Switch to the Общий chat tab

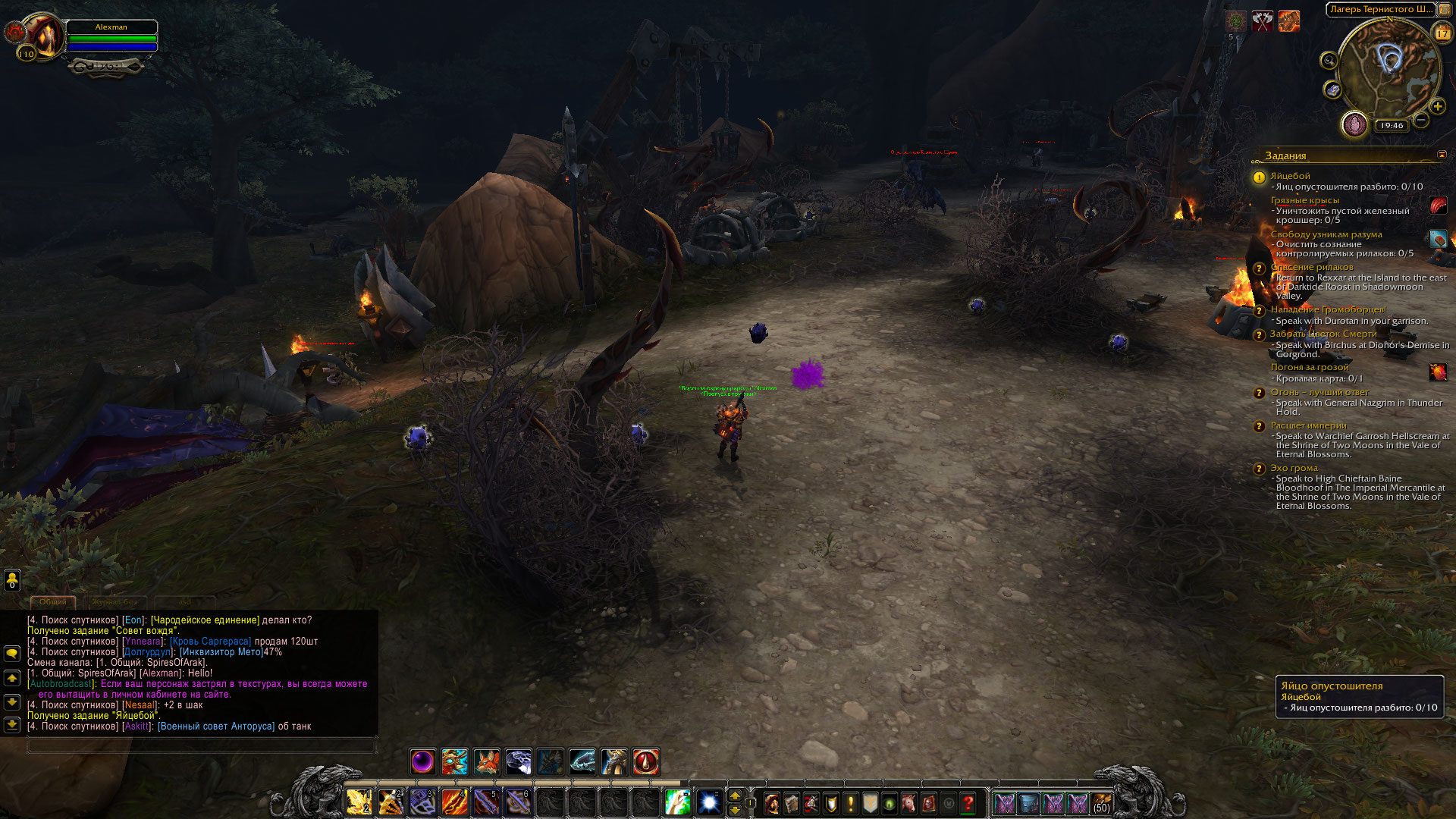tap(53, 601)
